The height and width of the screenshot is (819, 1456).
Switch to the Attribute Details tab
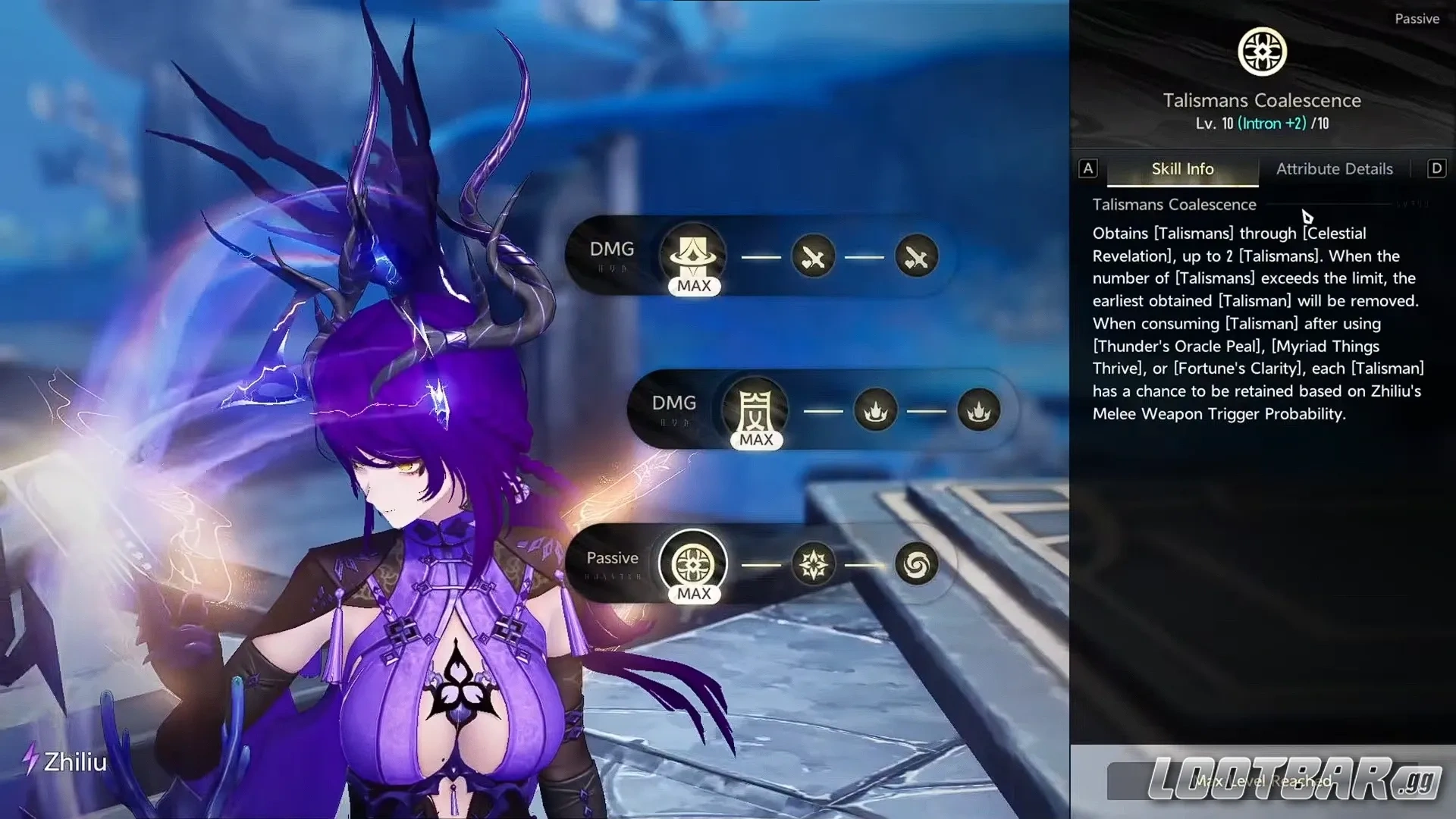click(x=1334, y=168)
